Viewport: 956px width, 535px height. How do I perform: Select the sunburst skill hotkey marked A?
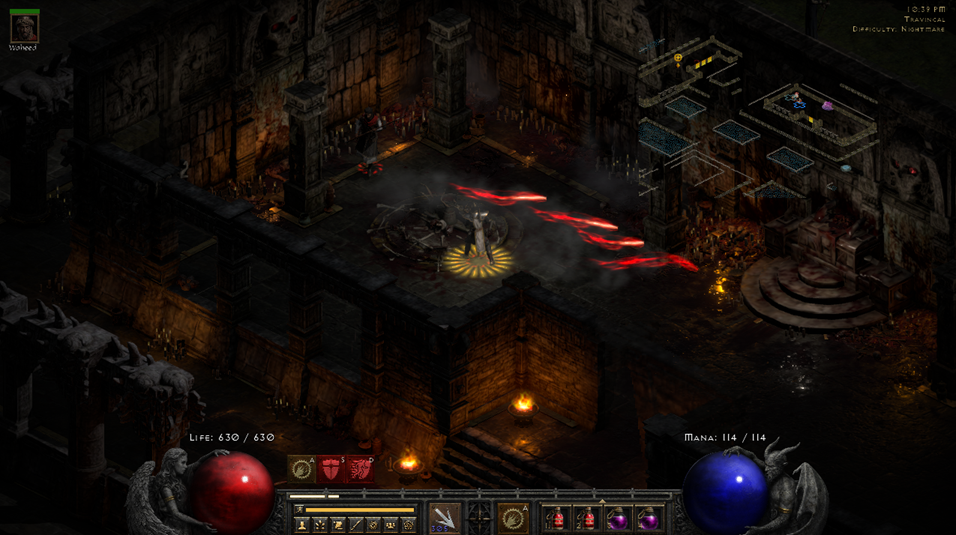pyautogui.click(x=302, y=468)
